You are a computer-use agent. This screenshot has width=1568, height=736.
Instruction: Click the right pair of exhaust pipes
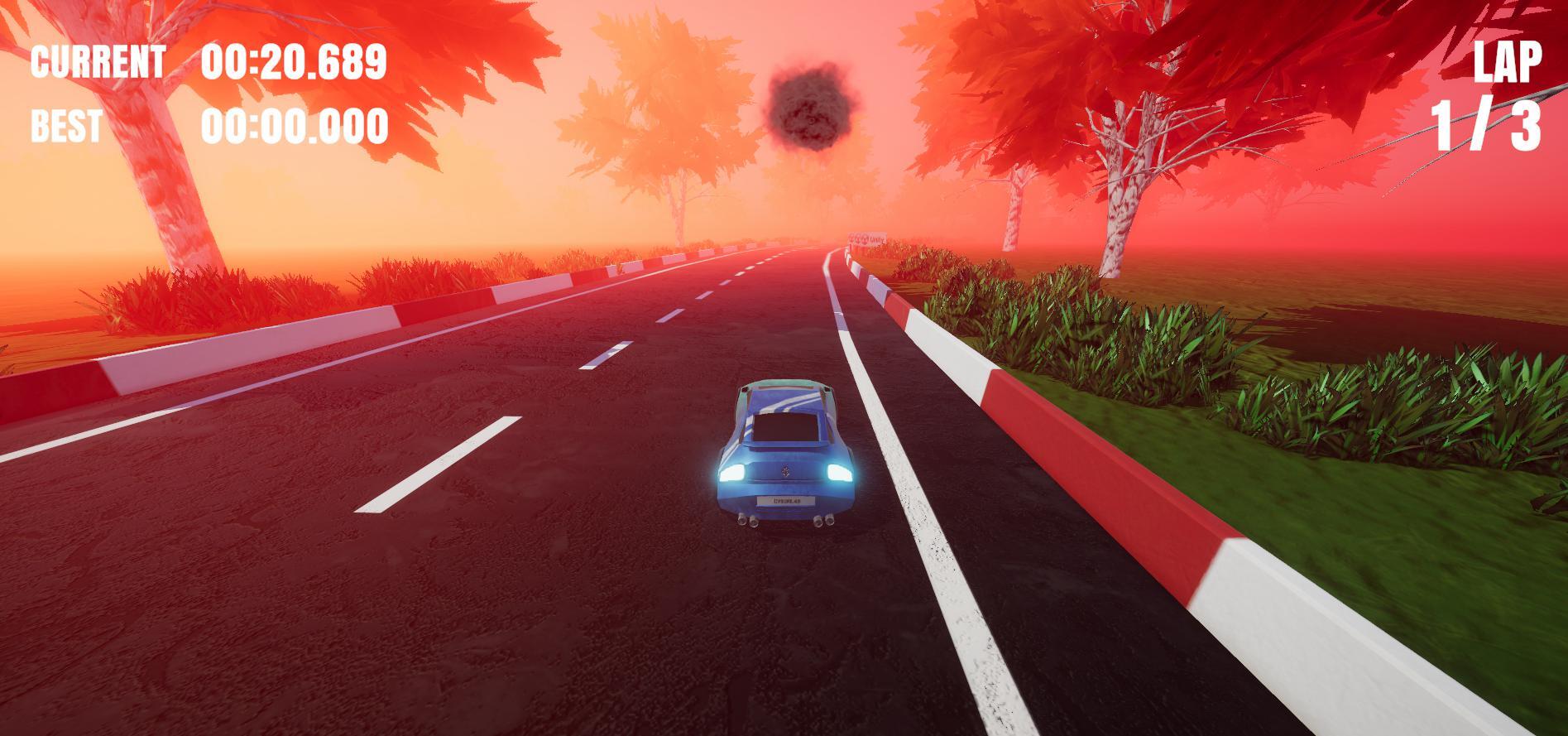pos(822,520)
